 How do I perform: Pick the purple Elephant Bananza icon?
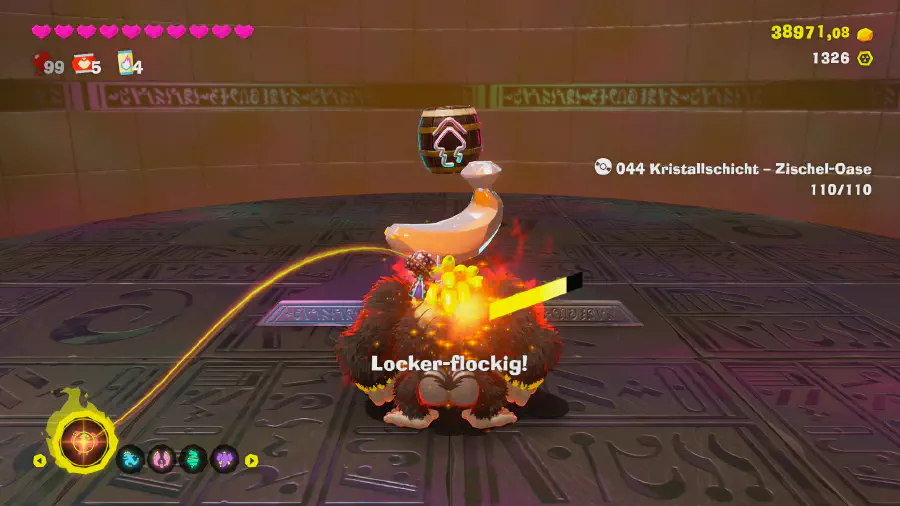[x=224, y=460]
